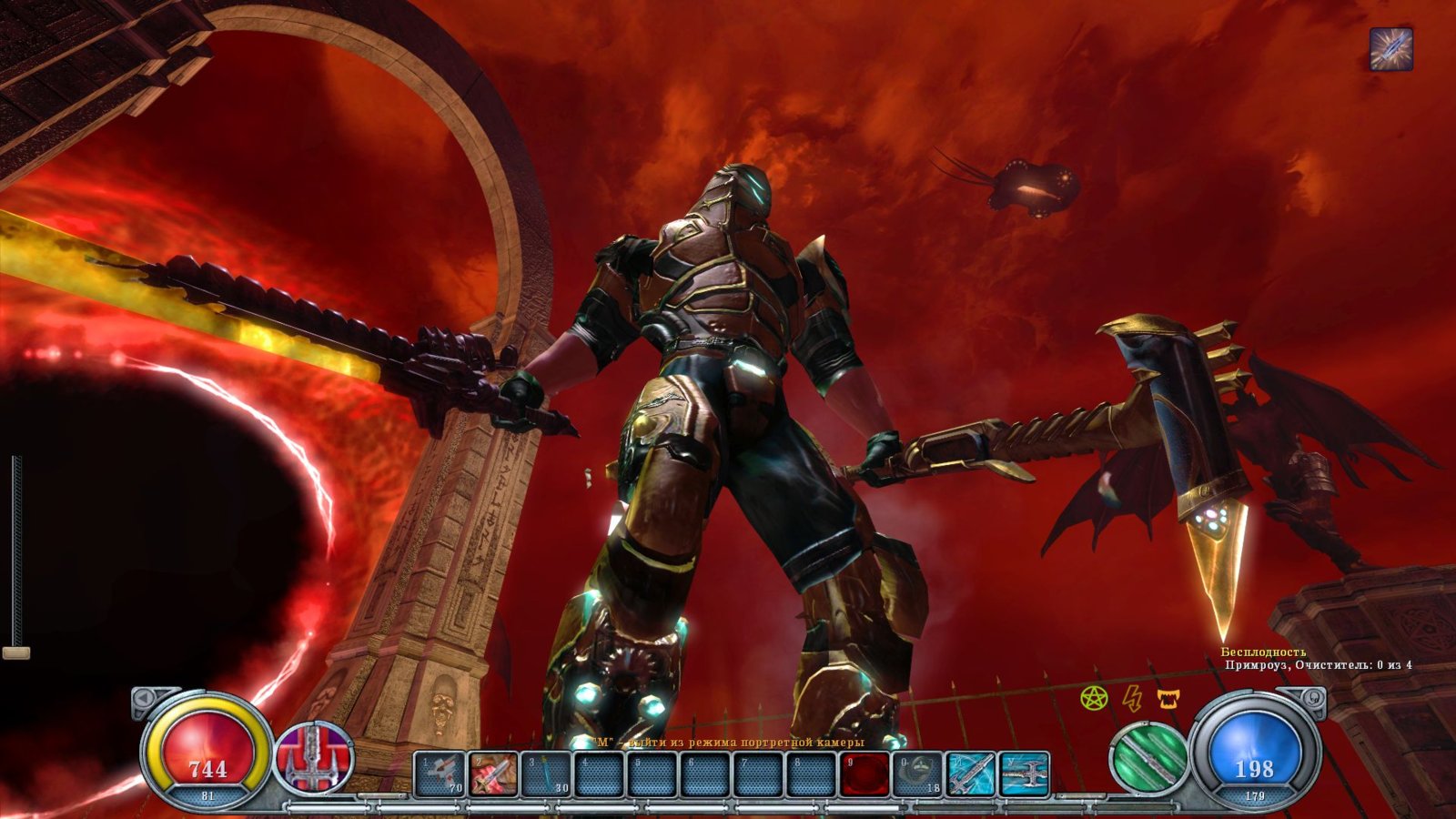Trigger the red ability in slot 9
Screen dimensions: 1456x819
coord(864,774)
